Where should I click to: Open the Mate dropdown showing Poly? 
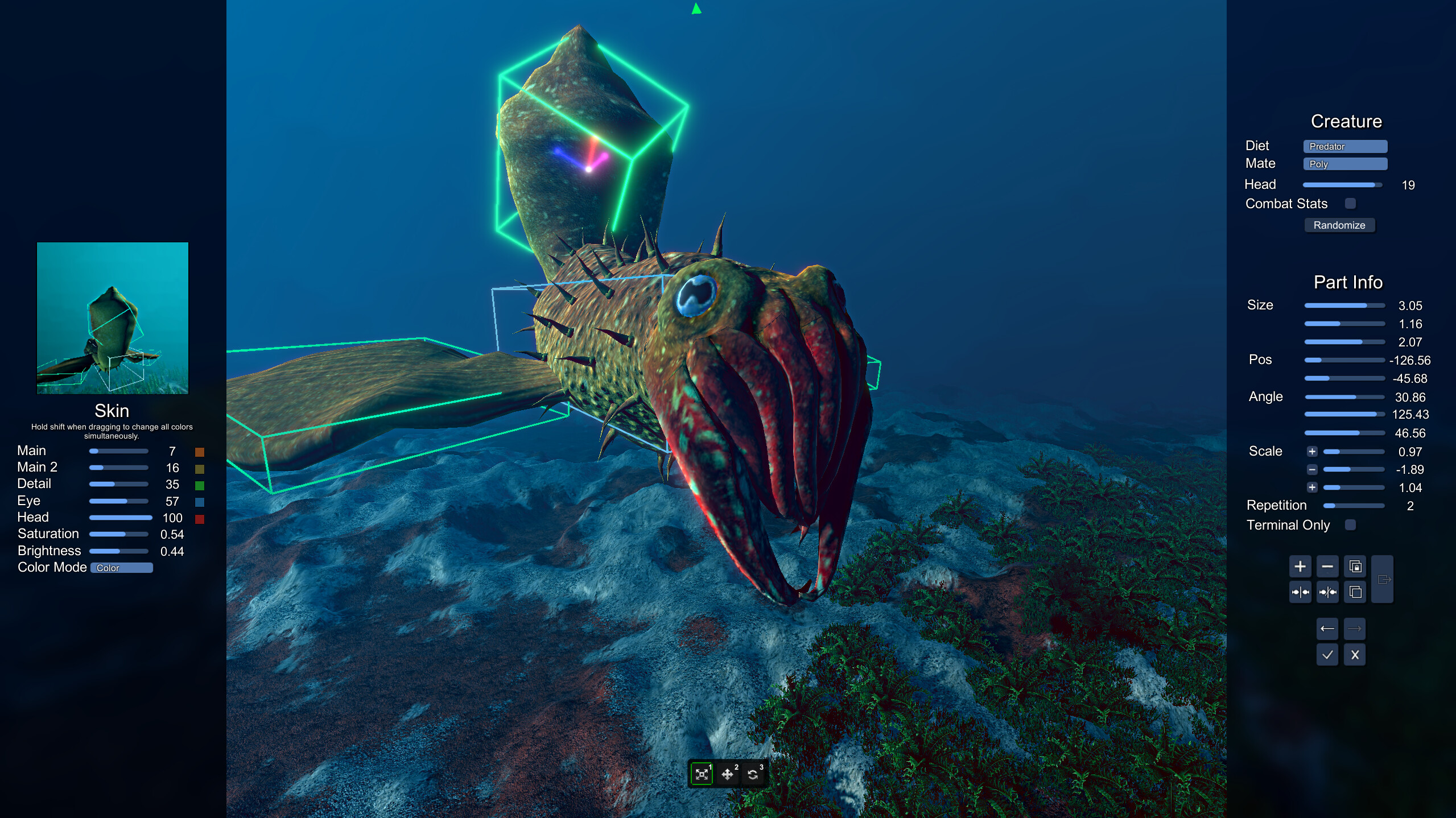pyautogui.click(x=1345, y=164)
